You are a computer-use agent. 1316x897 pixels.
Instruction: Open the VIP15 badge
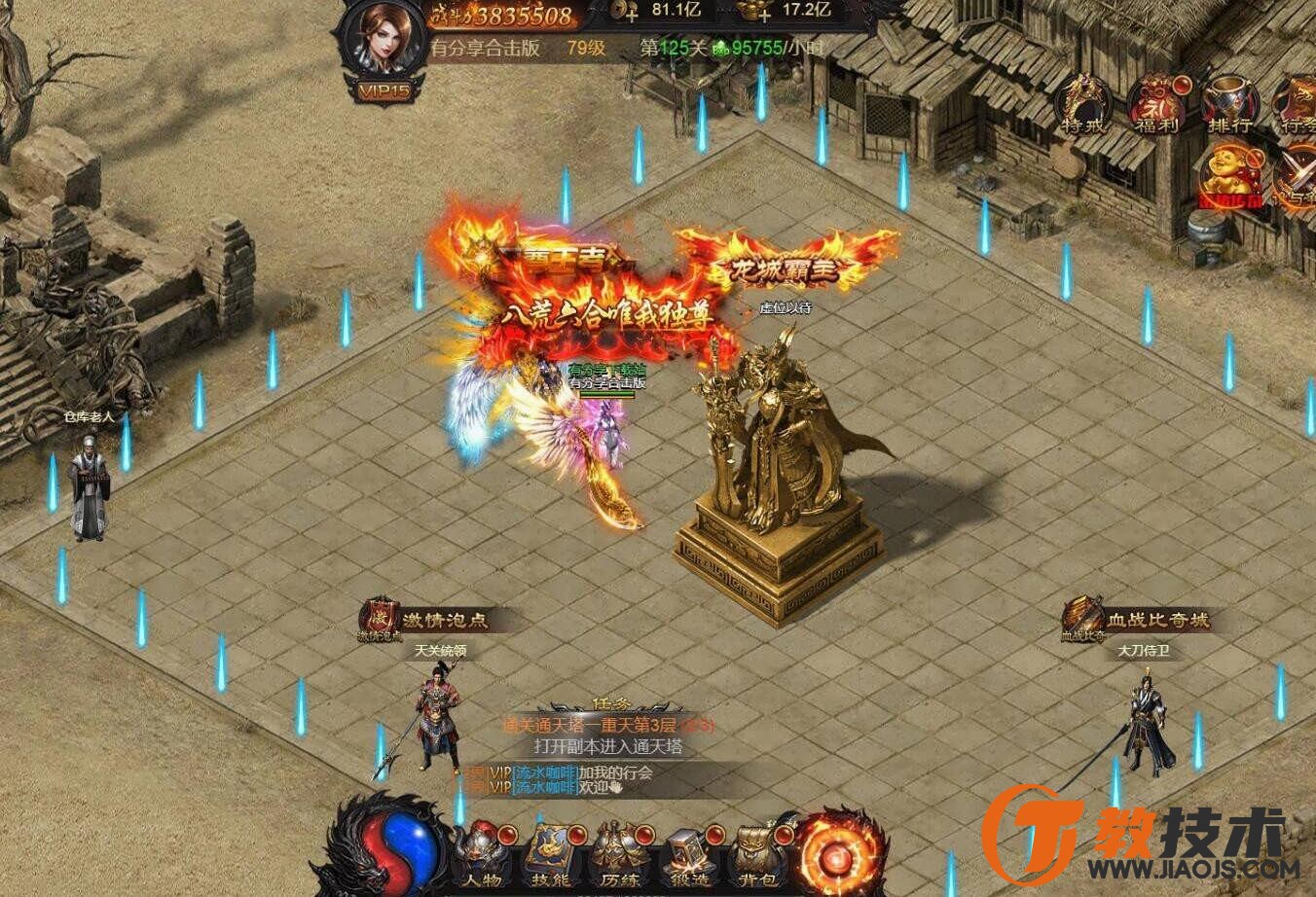point(384,92)
